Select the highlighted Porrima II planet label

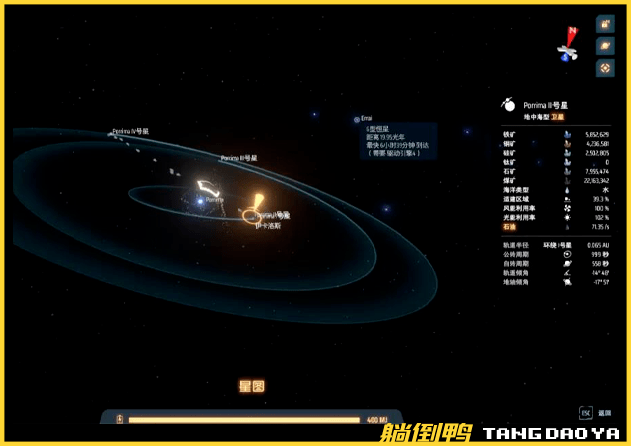click(272, 215)
